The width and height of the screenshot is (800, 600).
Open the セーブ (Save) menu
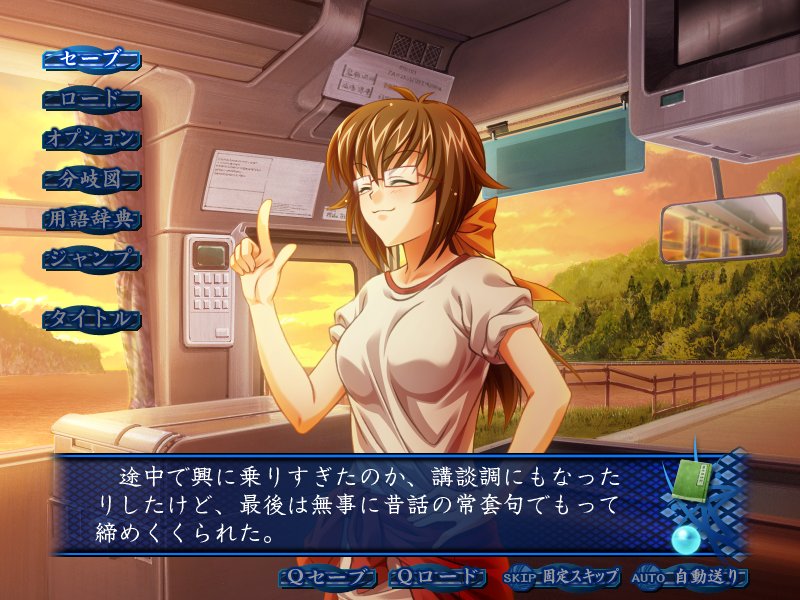click(x=92, y=59)
